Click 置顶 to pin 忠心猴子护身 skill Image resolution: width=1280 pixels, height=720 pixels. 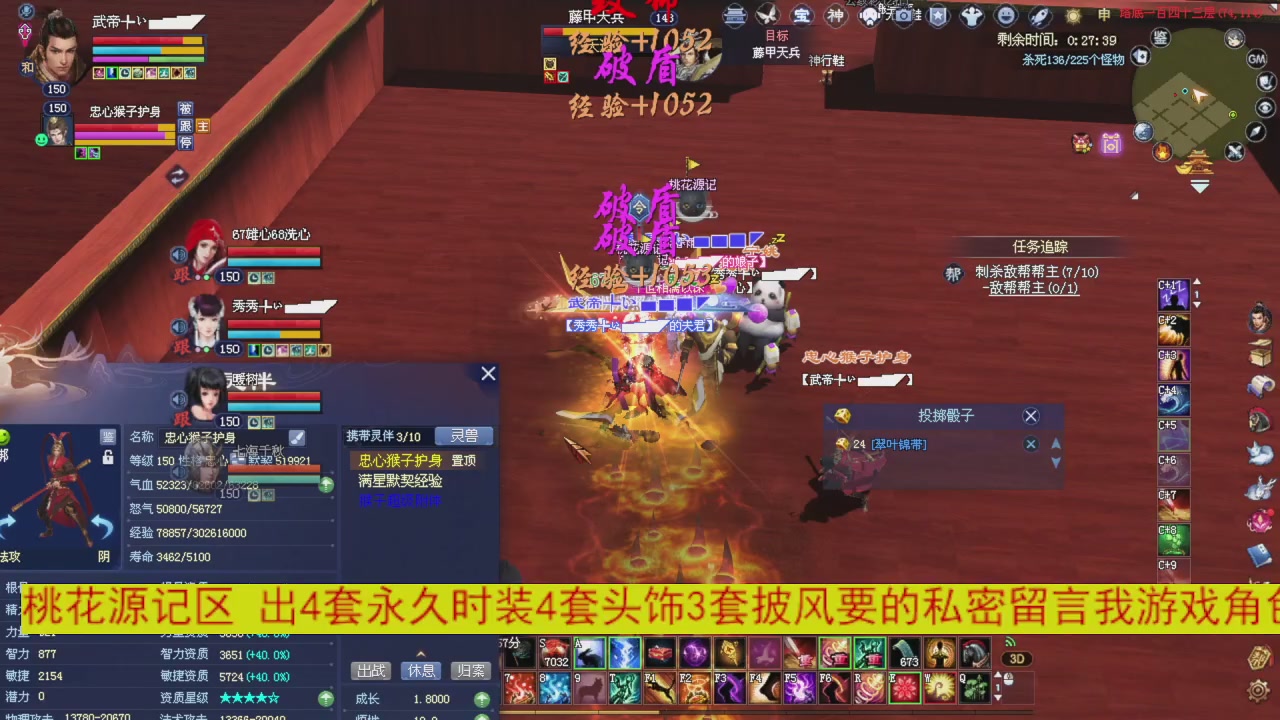[x=464, y=459]
